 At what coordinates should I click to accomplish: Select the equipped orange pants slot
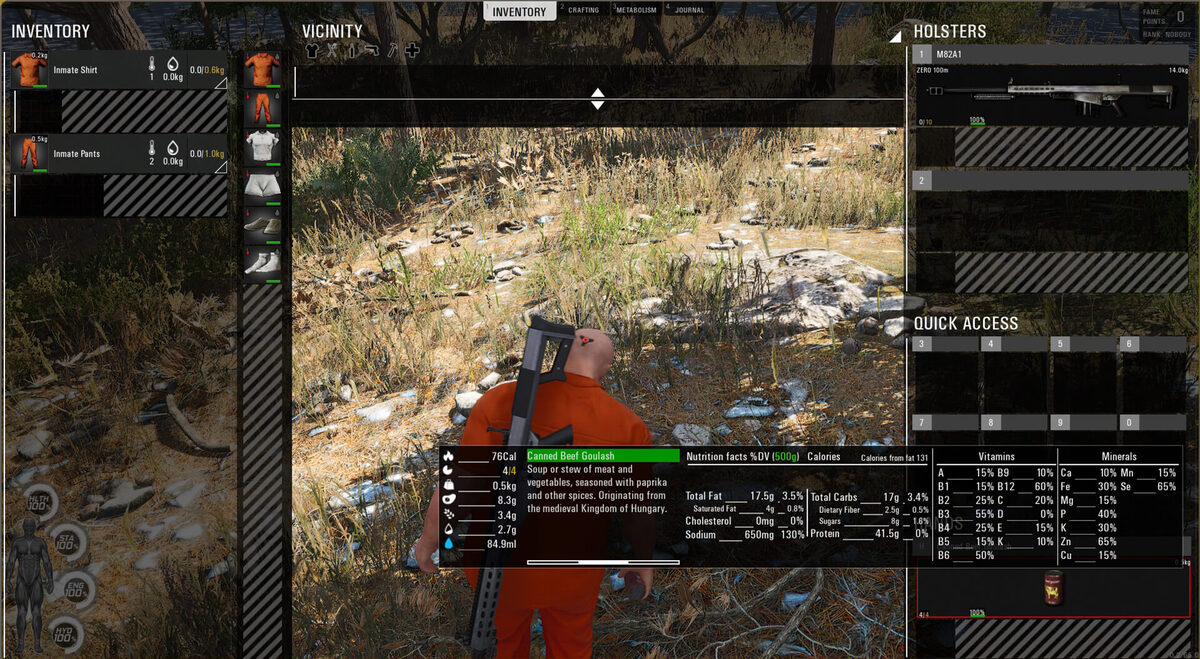tap(262, 109)
